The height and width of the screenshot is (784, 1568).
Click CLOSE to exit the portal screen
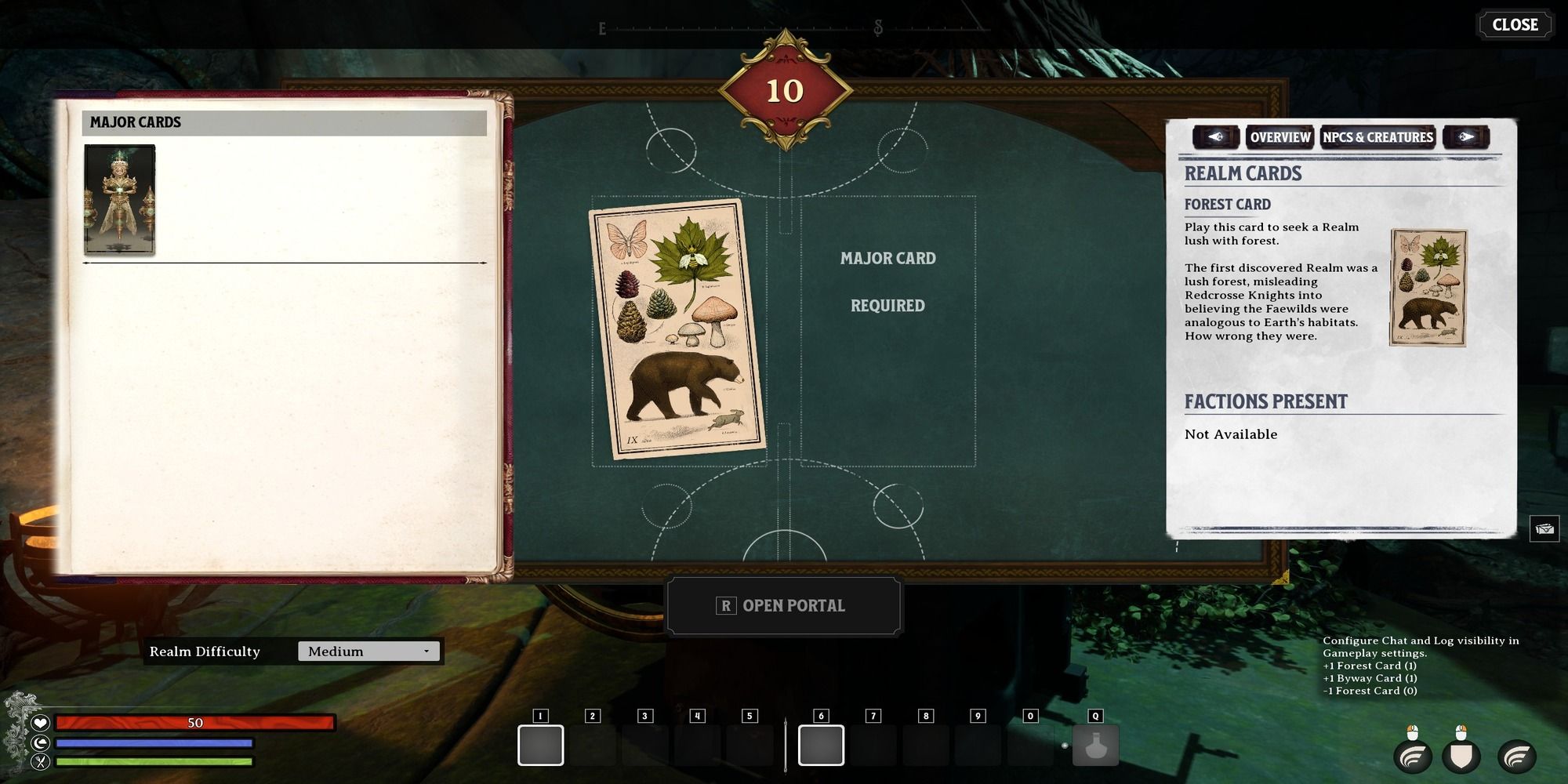pos(1515,24)
